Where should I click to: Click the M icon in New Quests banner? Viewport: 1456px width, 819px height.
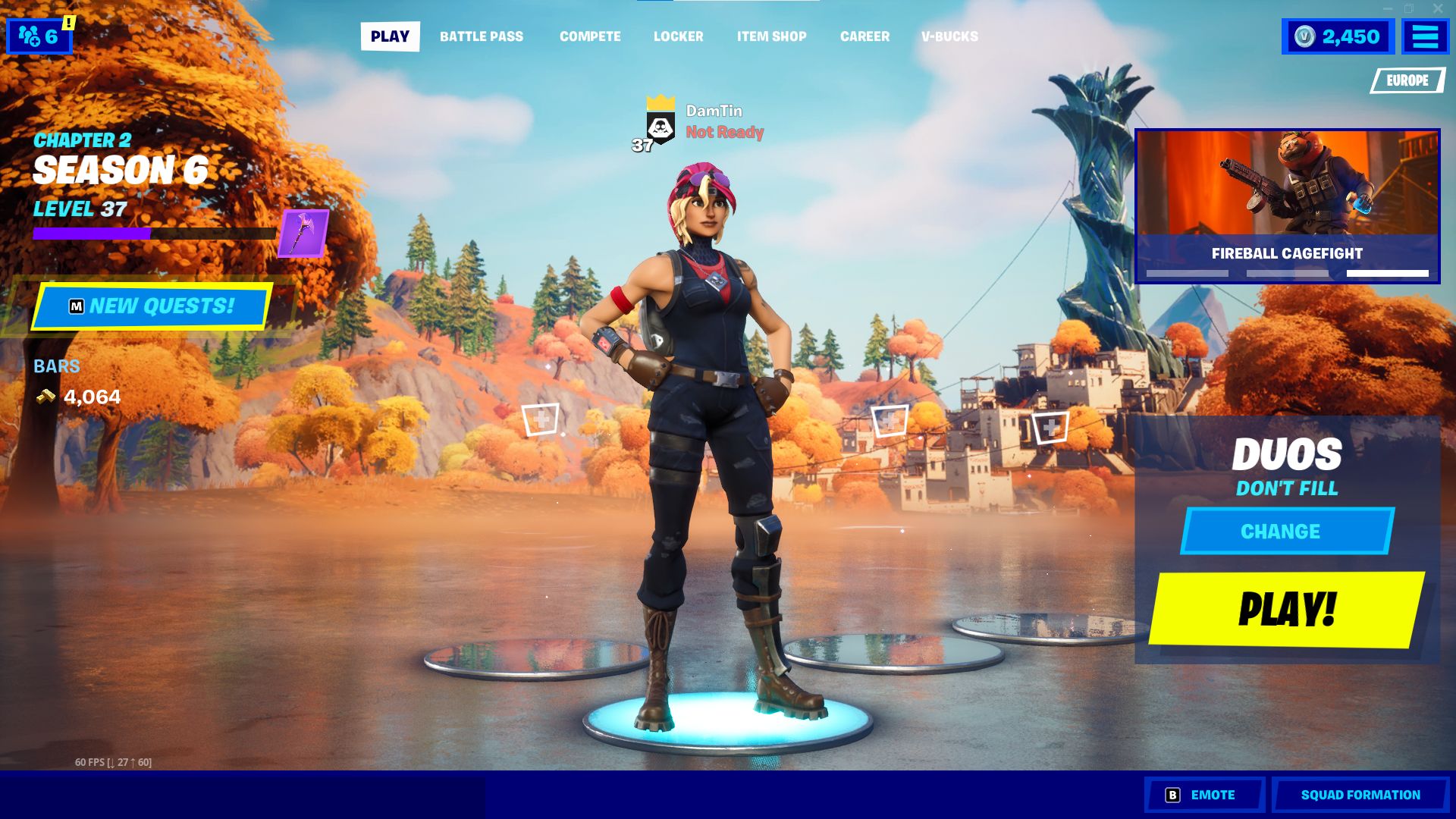74,306
